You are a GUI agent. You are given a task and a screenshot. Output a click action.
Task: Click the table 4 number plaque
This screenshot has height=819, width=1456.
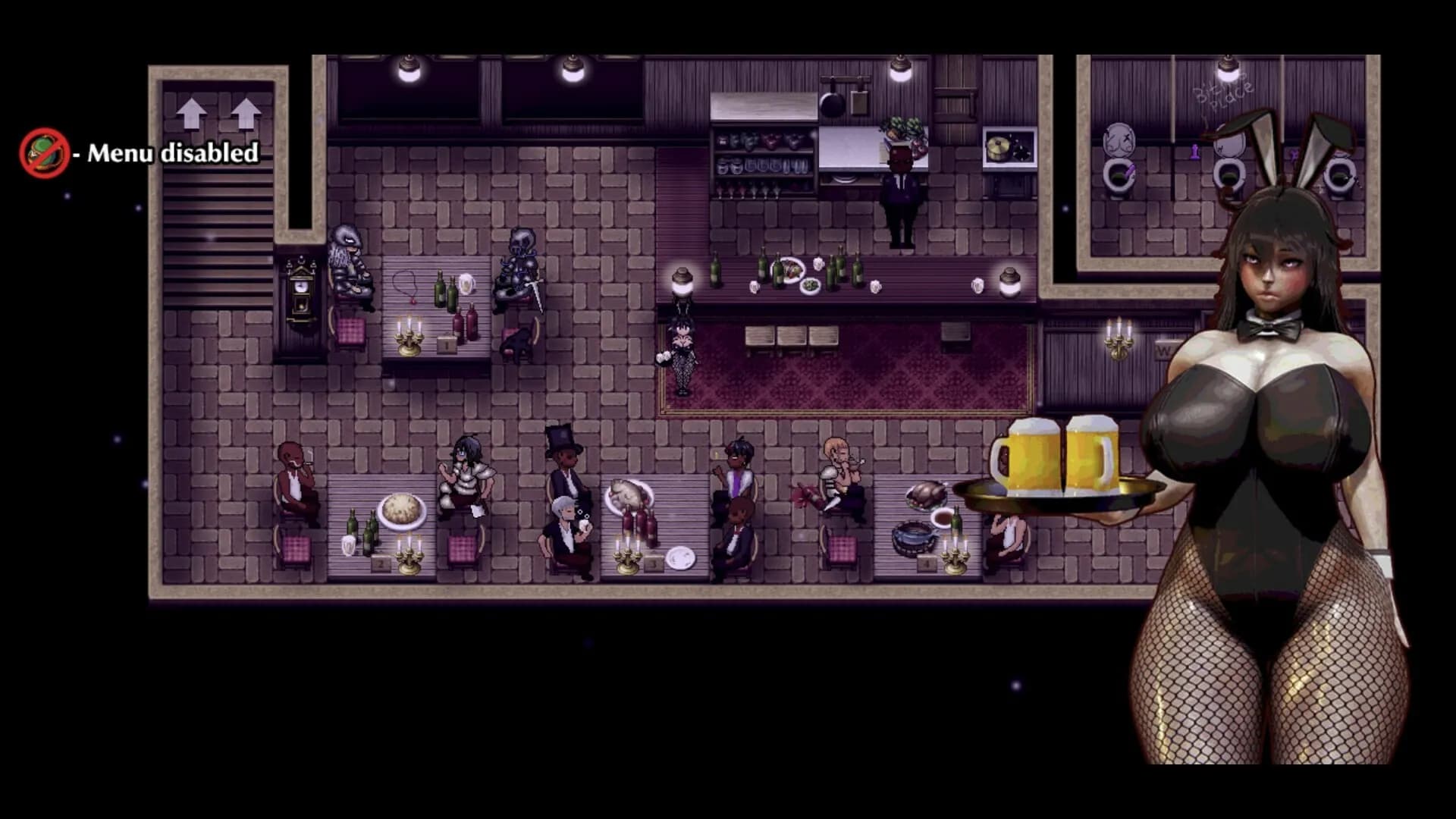click(x=927, y=563)
